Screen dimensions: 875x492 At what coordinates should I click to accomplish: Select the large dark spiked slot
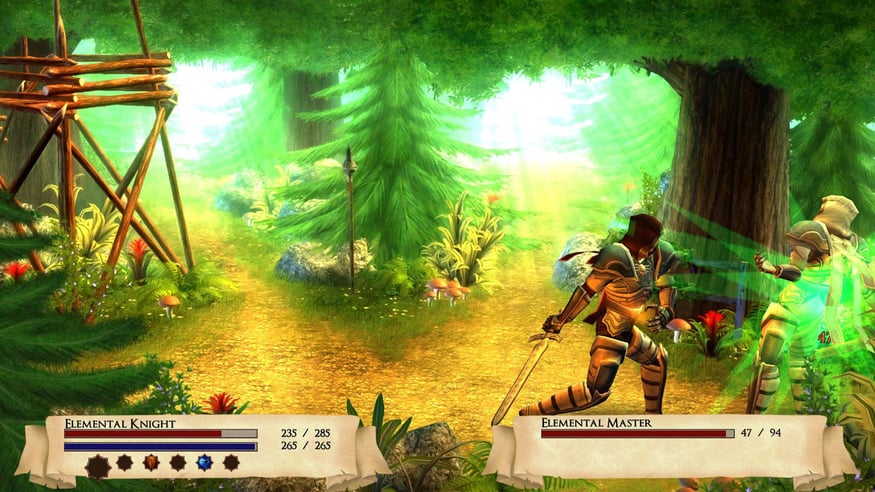98,465
